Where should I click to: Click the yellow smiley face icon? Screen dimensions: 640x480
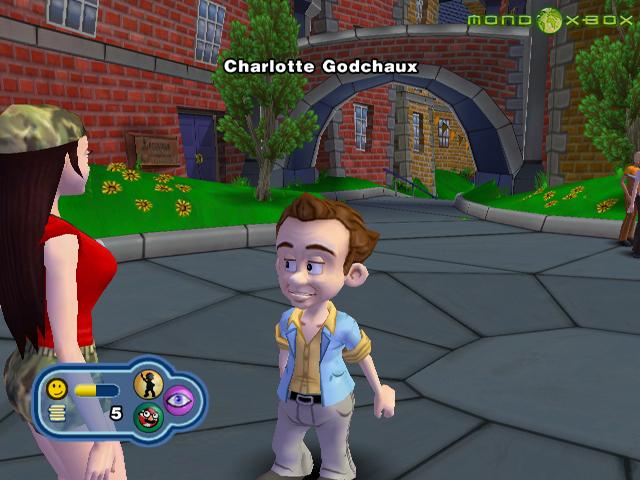(x=58, y=388)
